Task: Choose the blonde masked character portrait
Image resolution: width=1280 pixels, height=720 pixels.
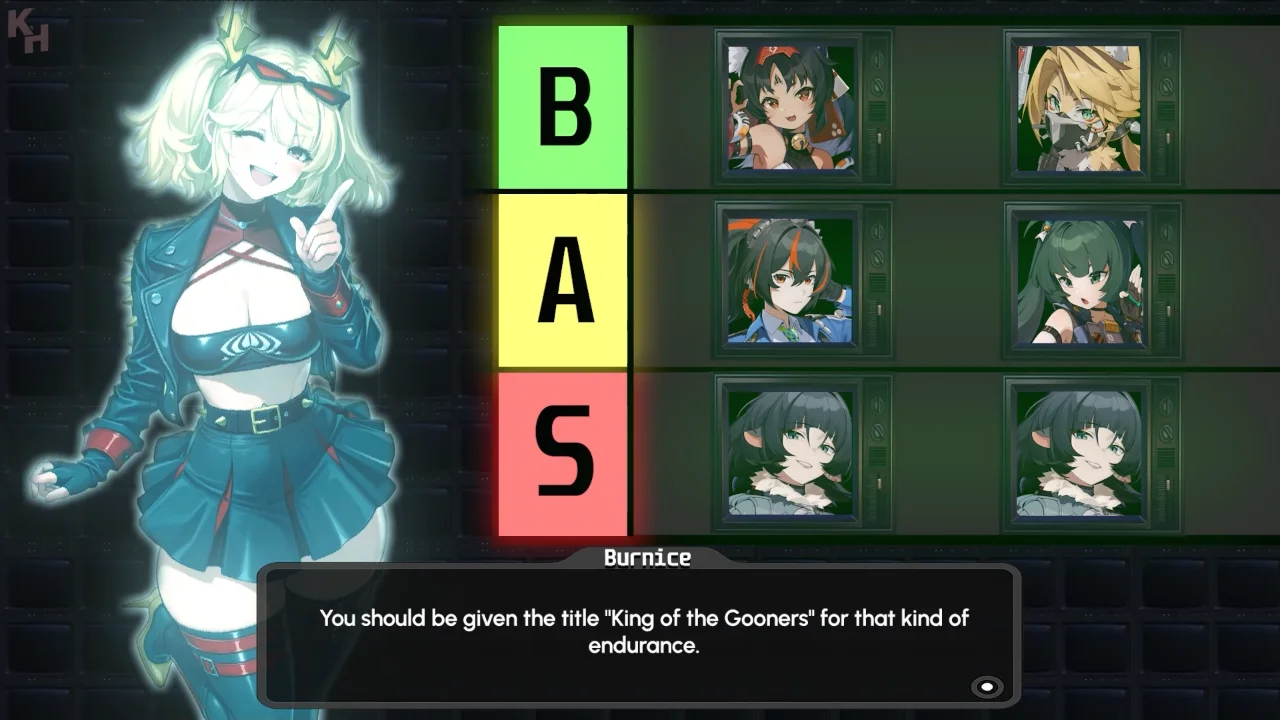Action: click(x=1080, y=107)
